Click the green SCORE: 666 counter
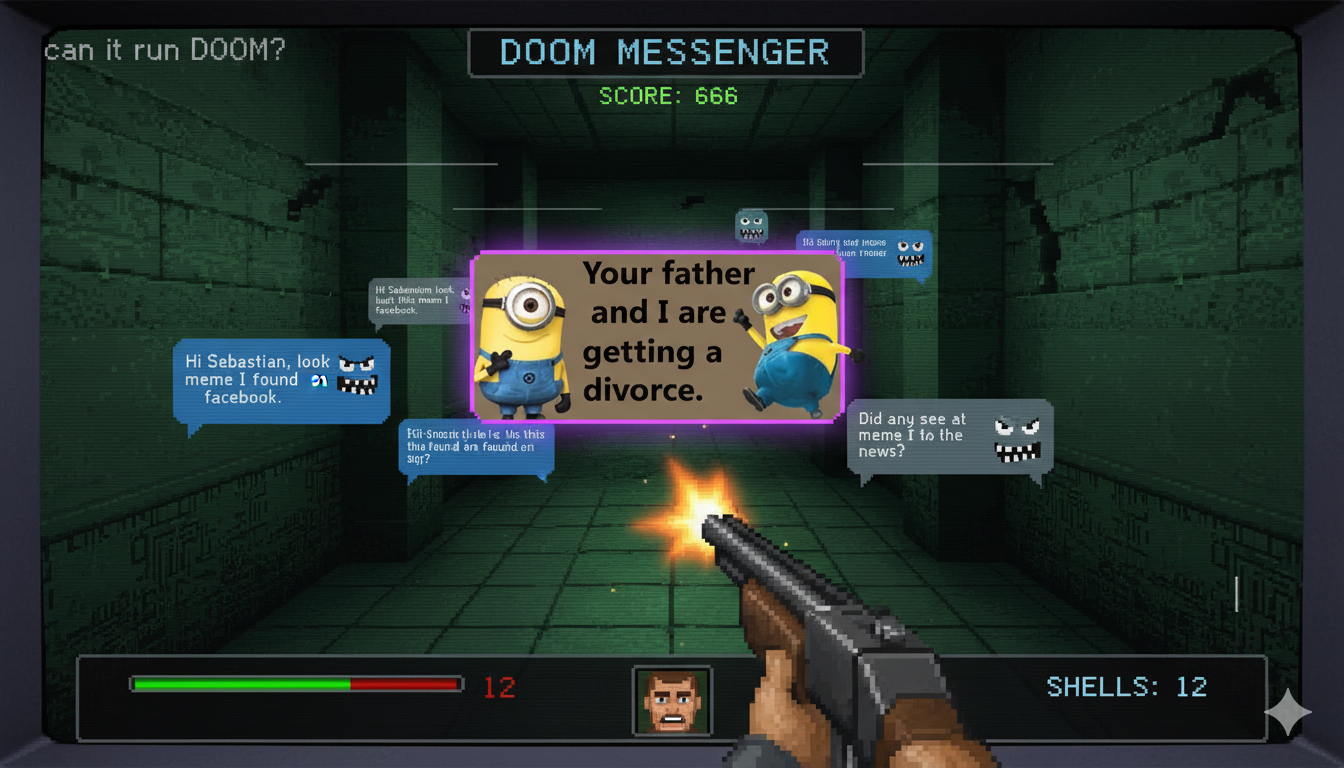 pos(667,96)
